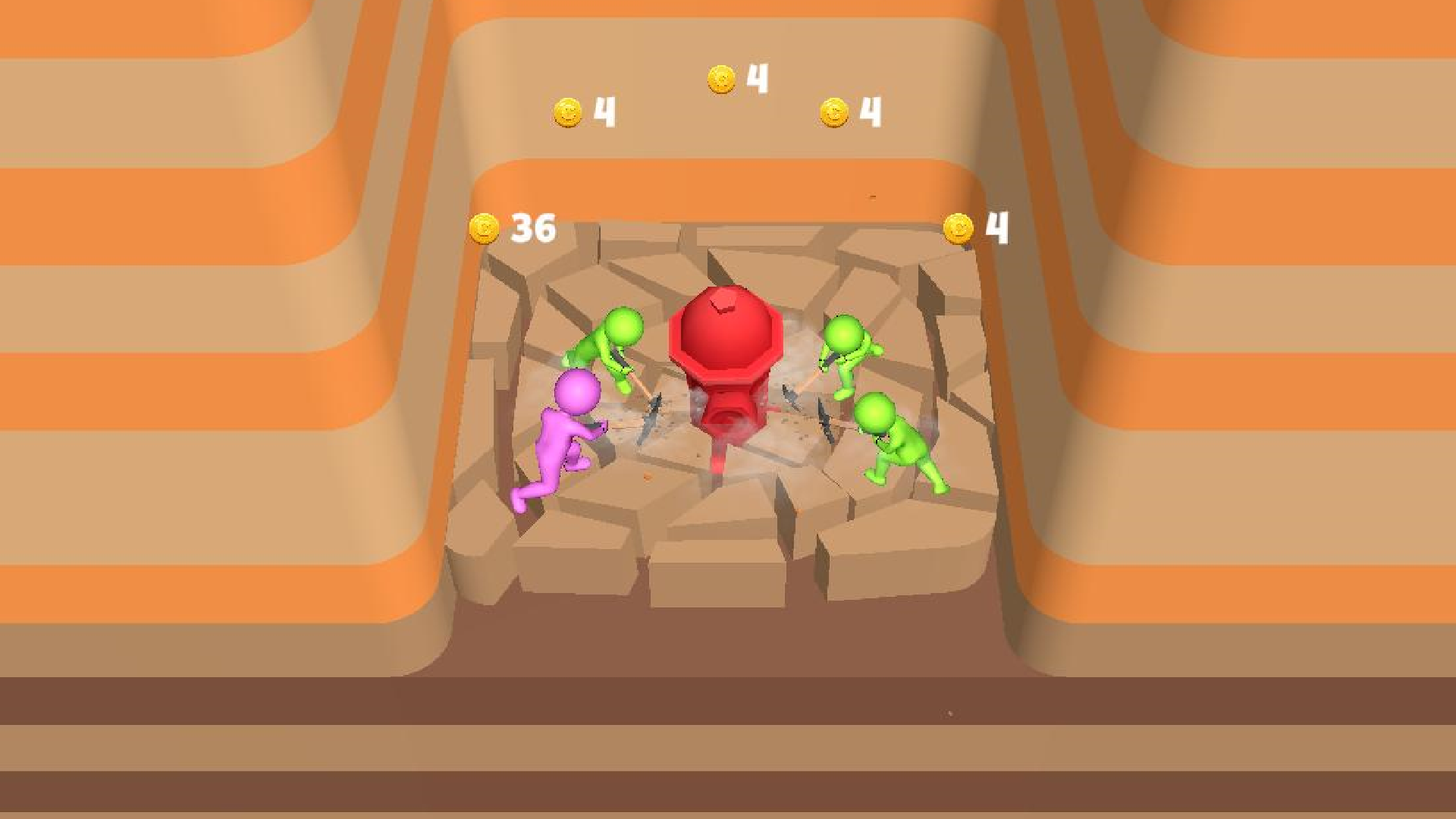Screen dimensions: 1456x819
Task: Collect the topmost coin worth 4
Action: click(x=720, y=77)
